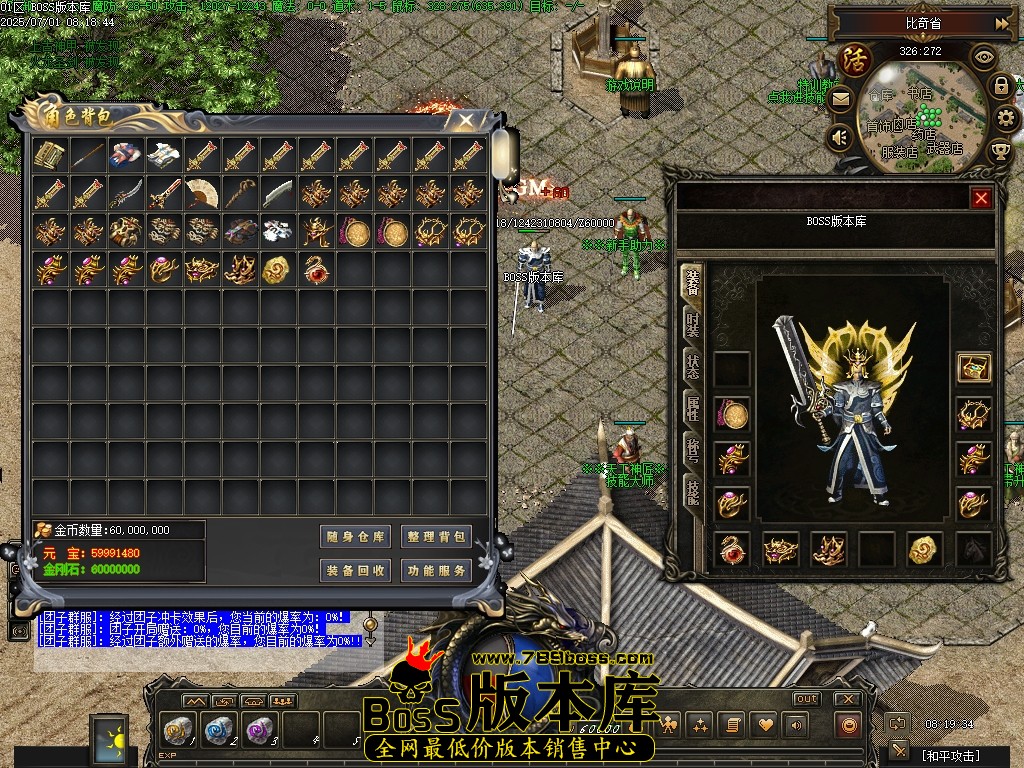Screen dimensions: 1024x768
Task: Open the trophy rankings icon
Action: [999, 151]
